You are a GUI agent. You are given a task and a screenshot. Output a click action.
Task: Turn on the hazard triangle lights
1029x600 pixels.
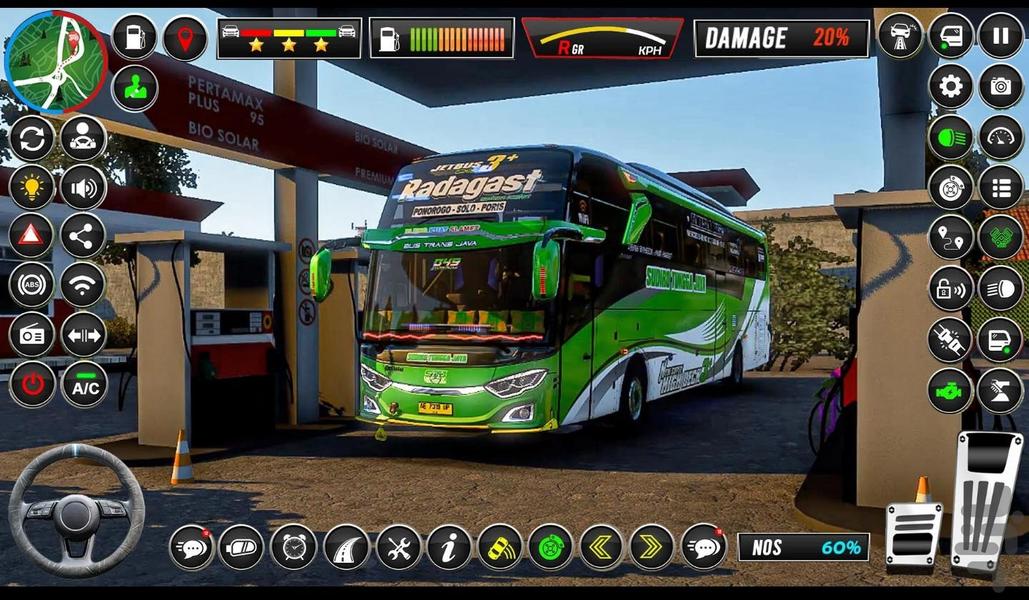(x=32, y=236)
